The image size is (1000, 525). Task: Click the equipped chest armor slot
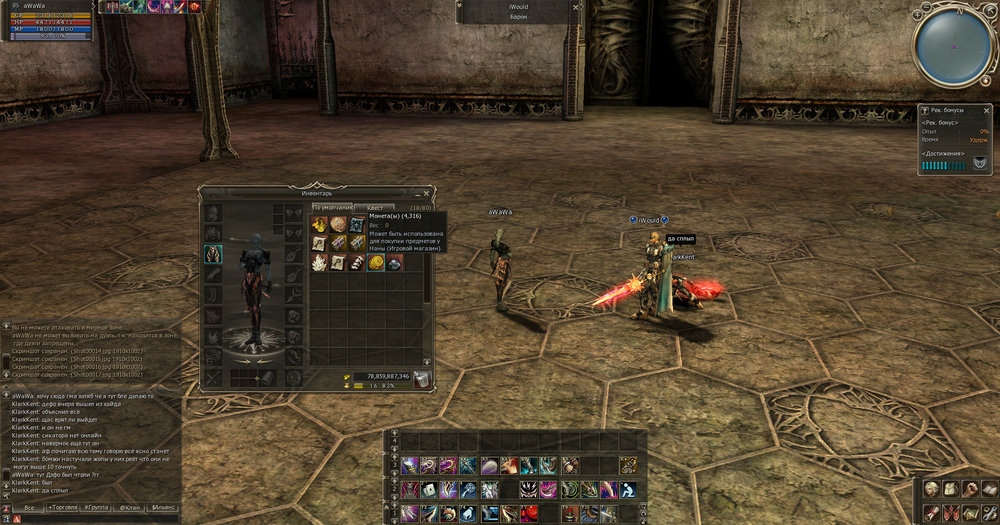[212, 254]
